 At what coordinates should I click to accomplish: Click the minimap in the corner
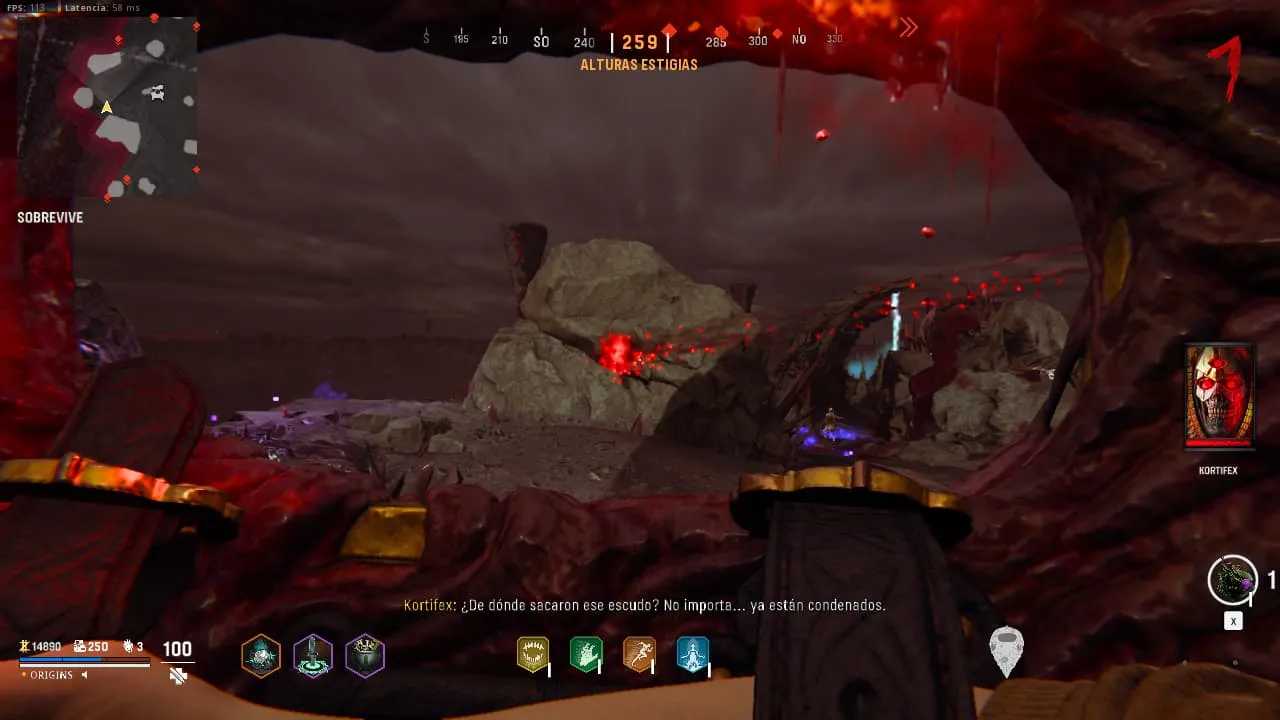(108, 108)
